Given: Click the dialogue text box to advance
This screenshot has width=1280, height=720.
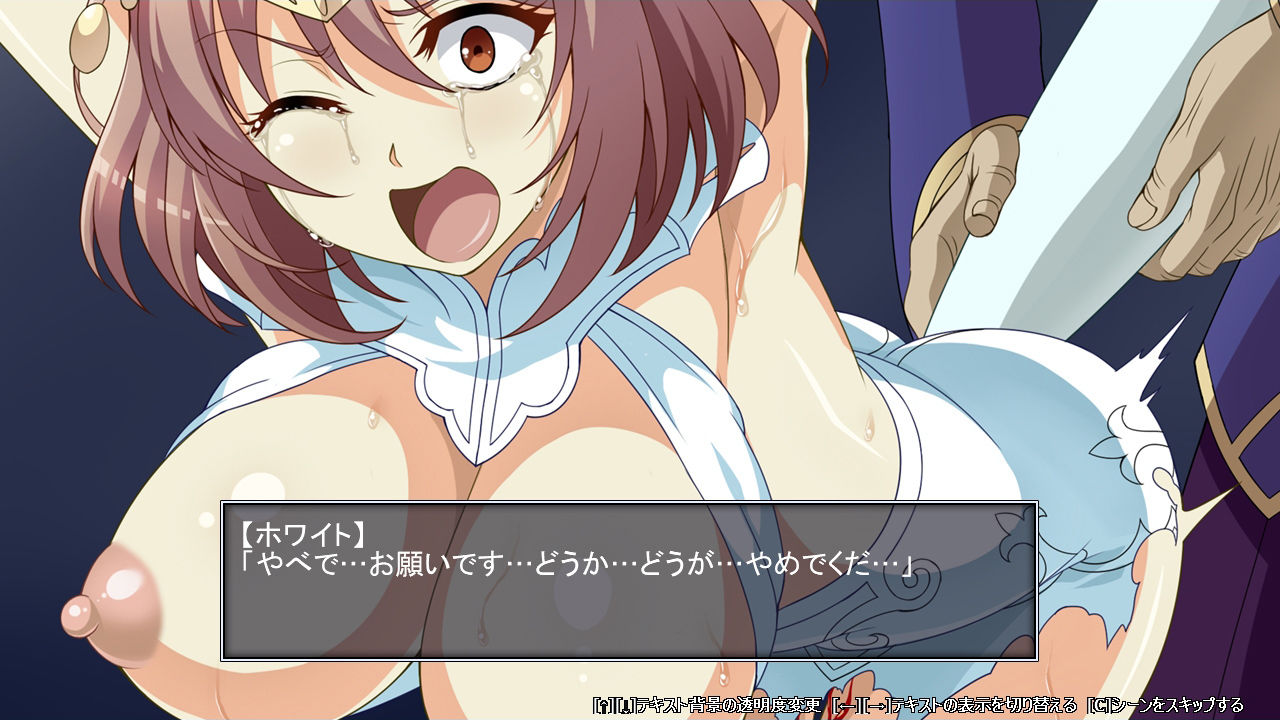Looking at the screenshot, I should pyautogui.click(x=628, y=581).
